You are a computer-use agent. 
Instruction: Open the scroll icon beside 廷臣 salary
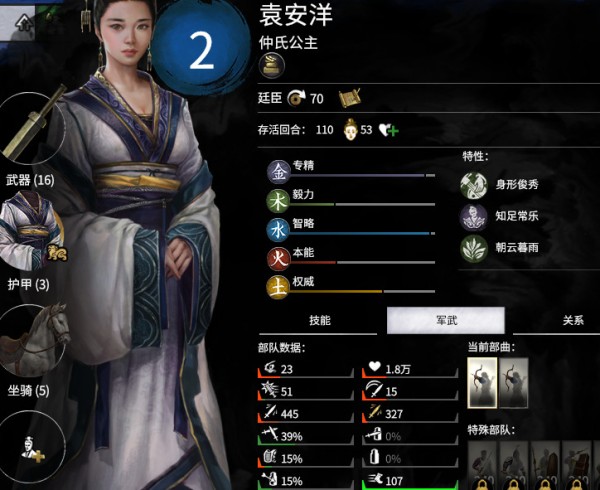pos(349,97)
